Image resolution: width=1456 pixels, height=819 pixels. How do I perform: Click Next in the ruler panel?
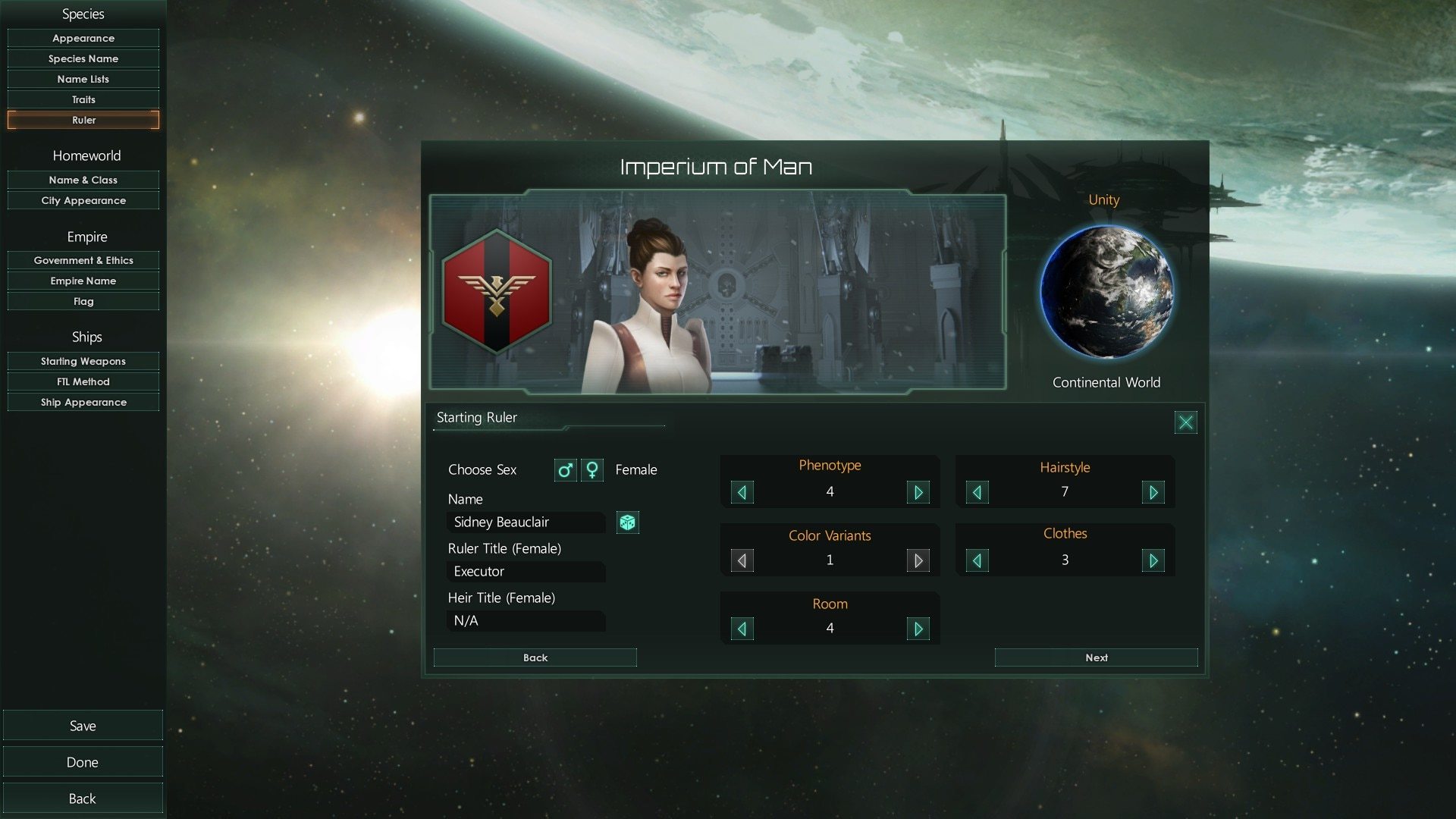1096,657
